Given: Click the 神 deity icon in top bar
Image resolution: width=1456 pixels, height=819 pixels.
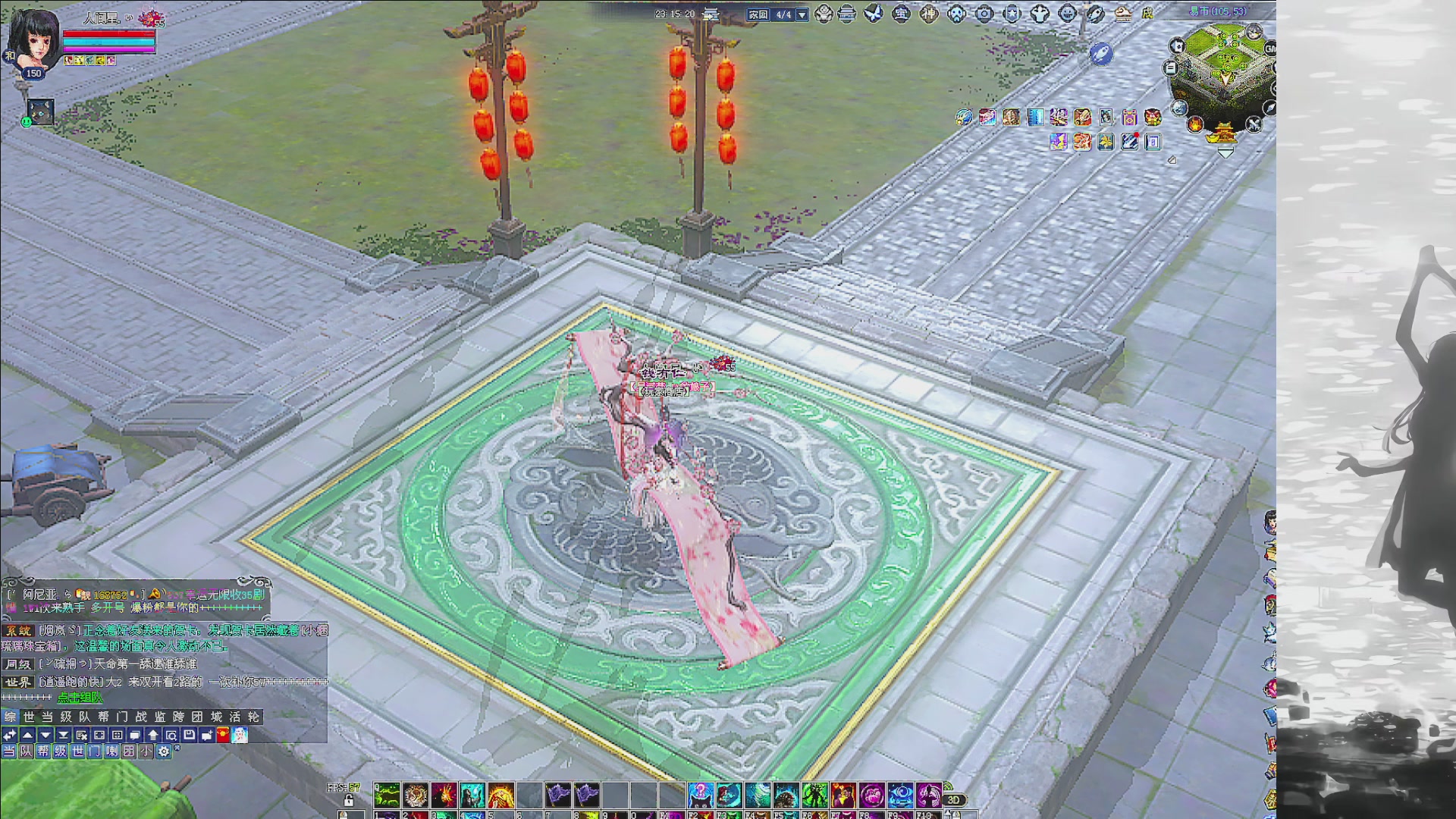Looking at the screenshot, I should point(929,14).
